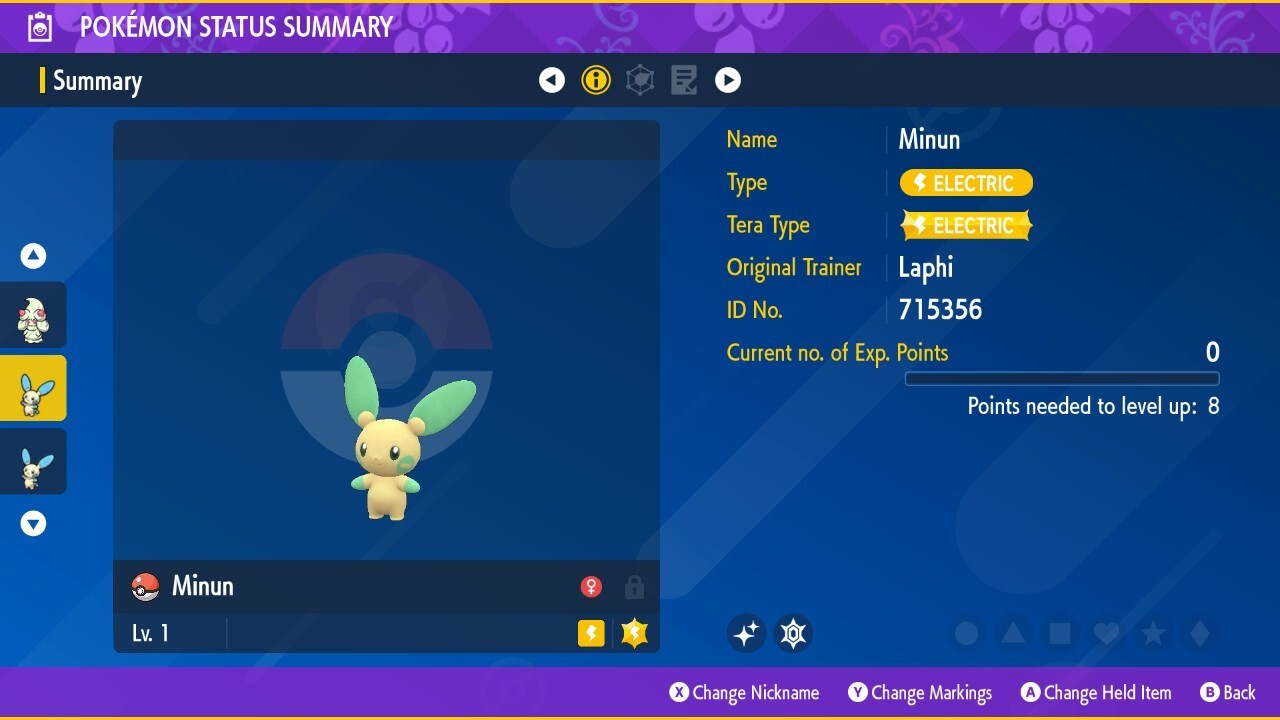The height and width of the screenshot is (720, 1280).
Task: Click the Electric type icon on level bar
Action: (x=590, y=632)
